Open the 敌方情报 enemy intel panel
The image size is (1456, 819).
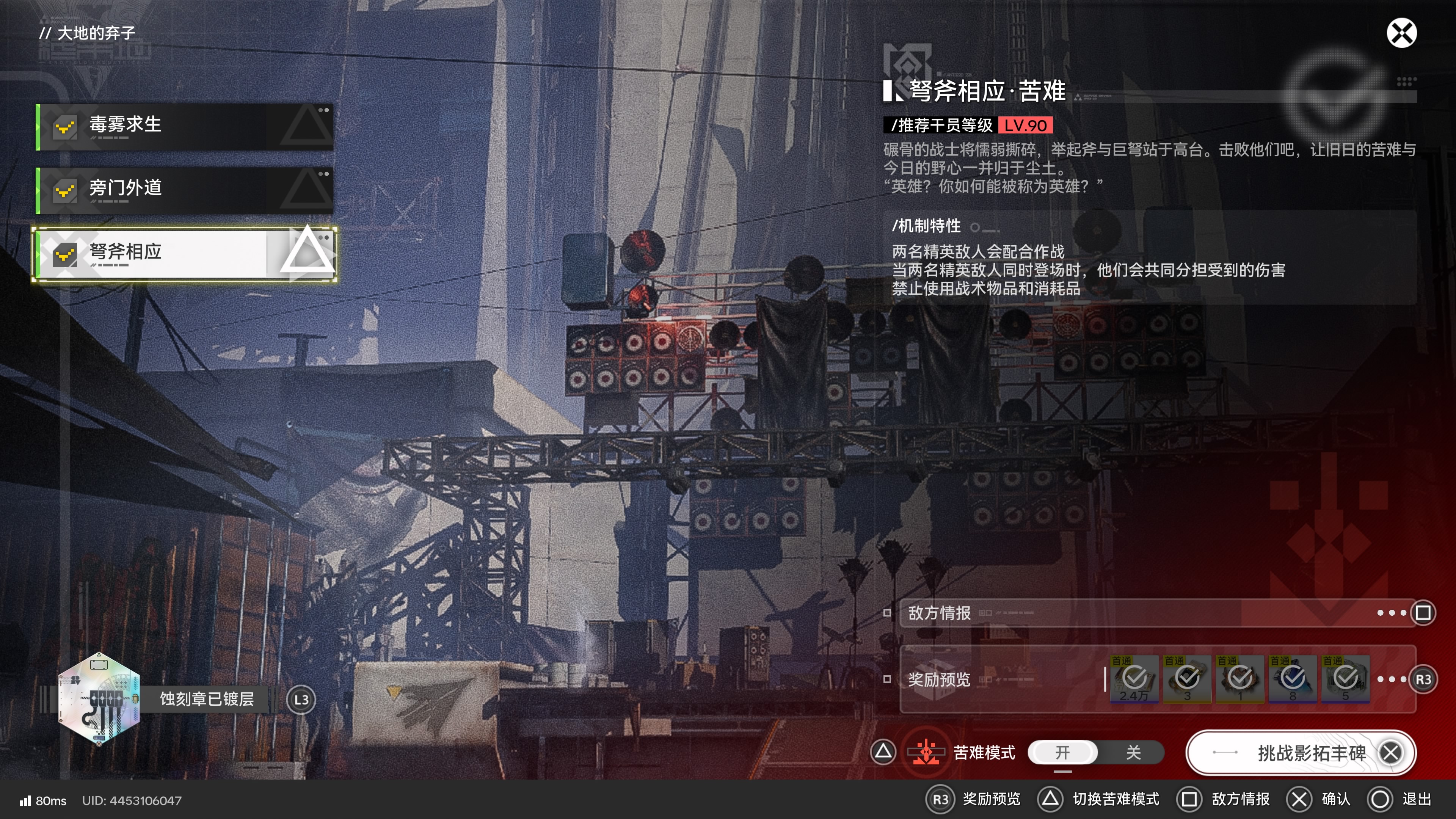[1156, 613]
